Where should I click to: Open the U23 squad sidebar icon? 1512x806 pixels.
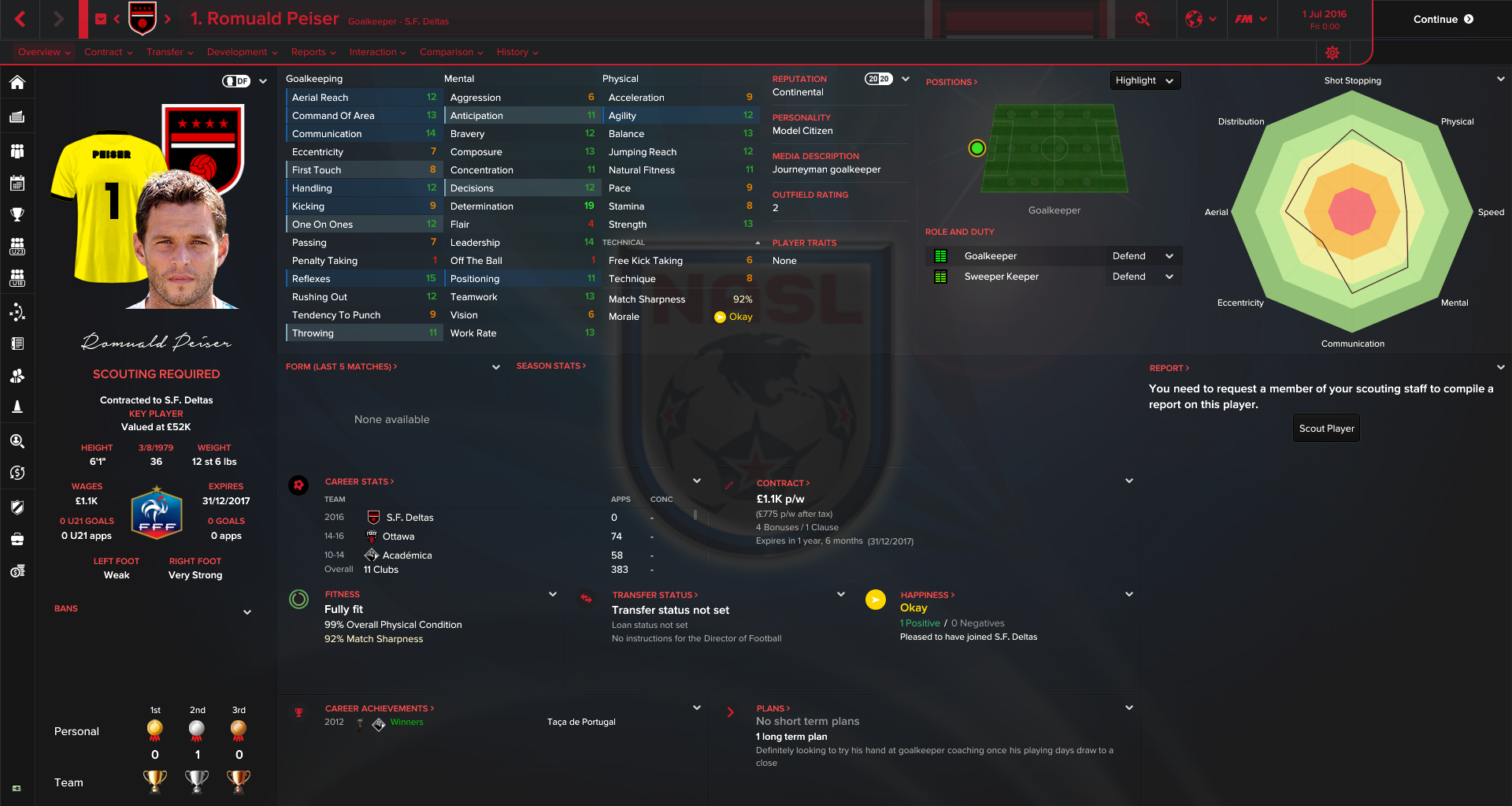coord(17,247)
